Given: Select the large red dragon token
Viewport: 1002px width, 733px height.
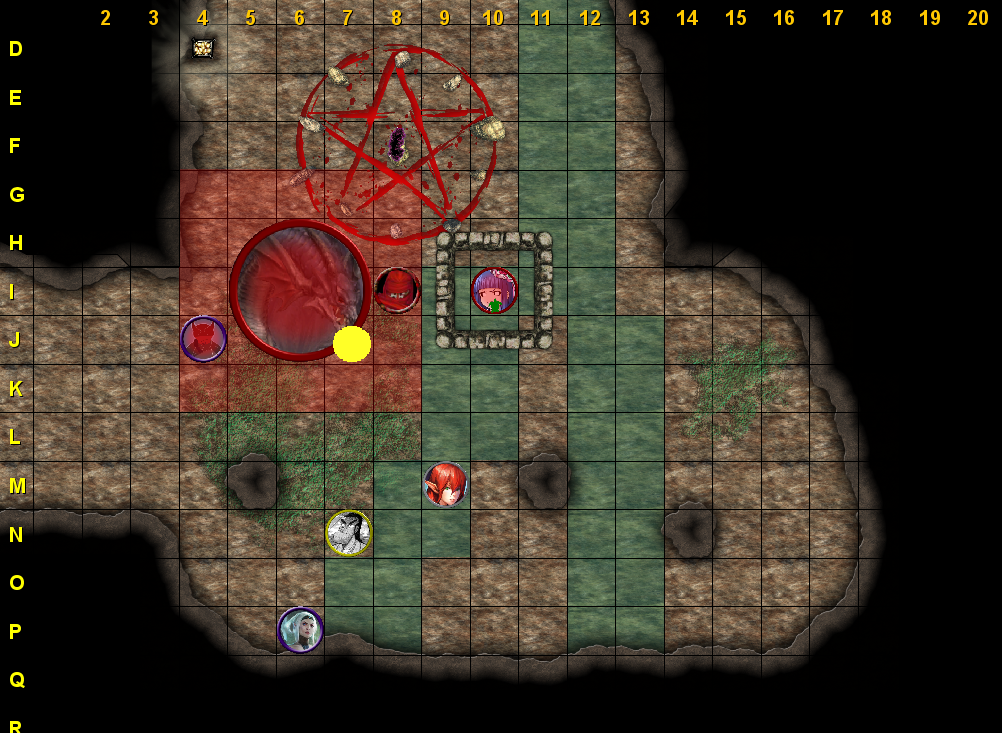Looking at the screenshot, I should (300, 289).
